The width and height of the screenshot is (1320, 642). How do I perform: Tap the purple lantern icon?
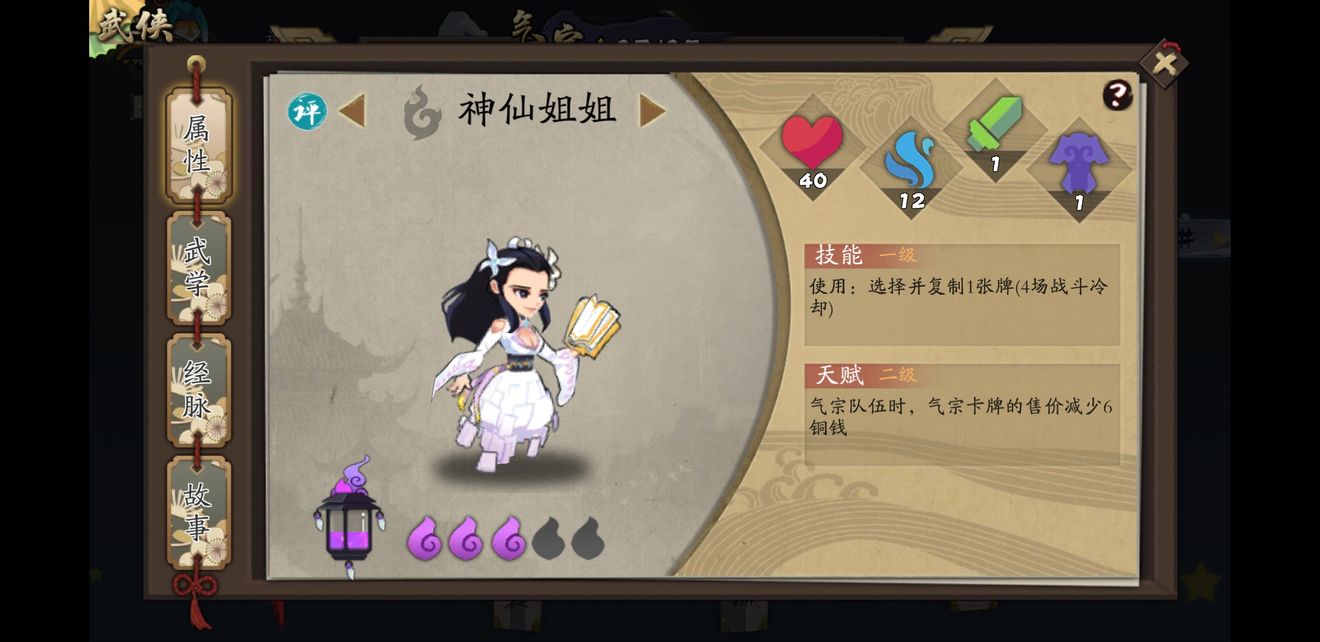click(x=349, y=518)
